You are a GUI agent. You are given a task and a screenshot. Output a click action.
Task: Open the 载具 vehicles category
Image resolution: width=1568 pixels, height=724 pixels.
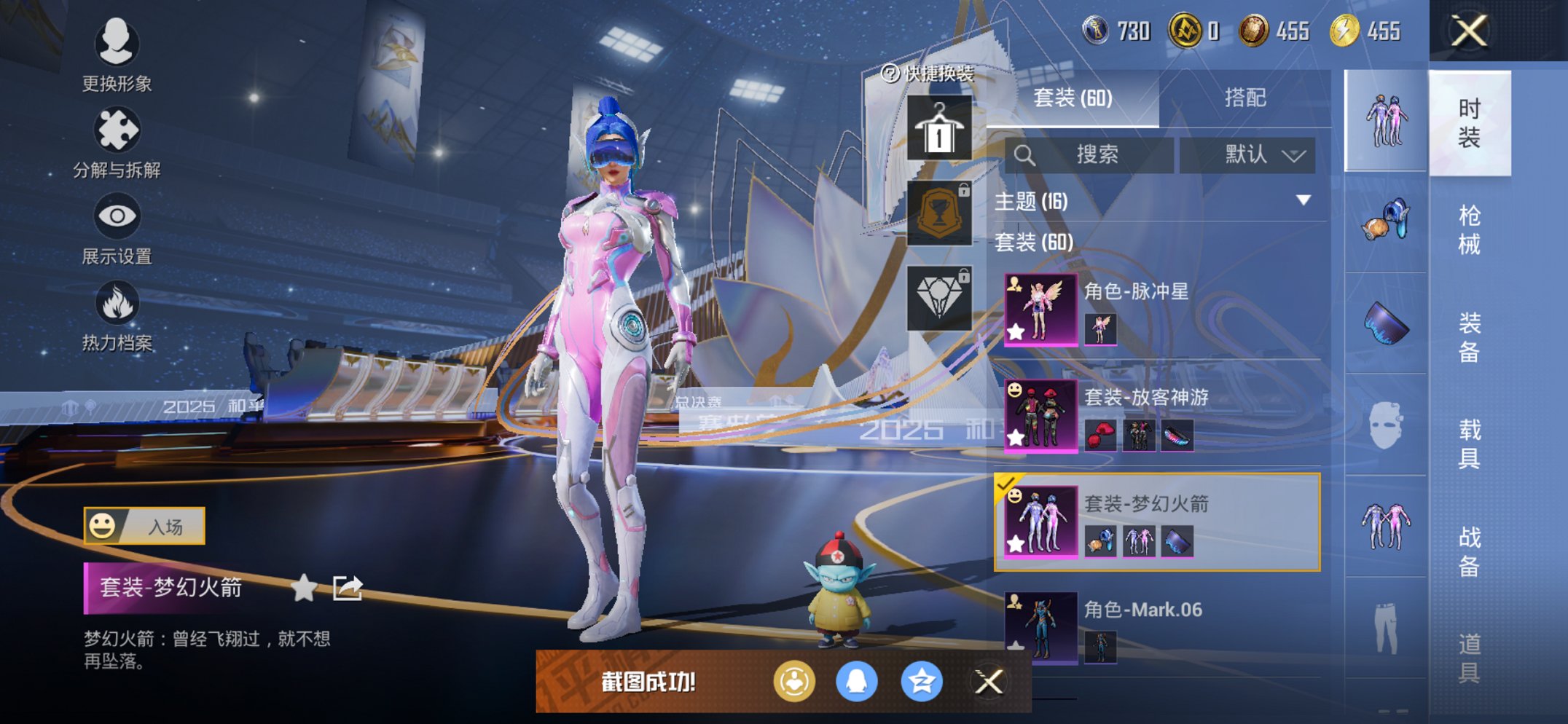[1469, 444]
